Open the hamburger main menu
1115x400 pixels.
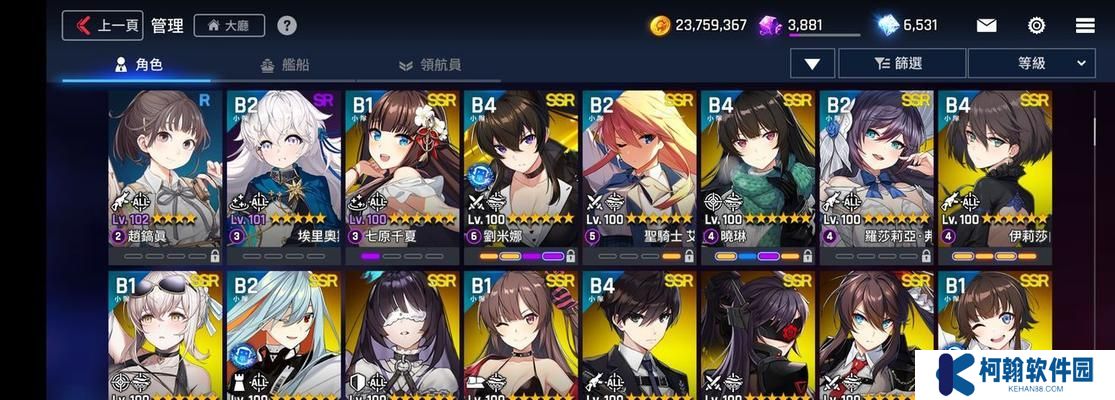click(x=1085, y=25)
